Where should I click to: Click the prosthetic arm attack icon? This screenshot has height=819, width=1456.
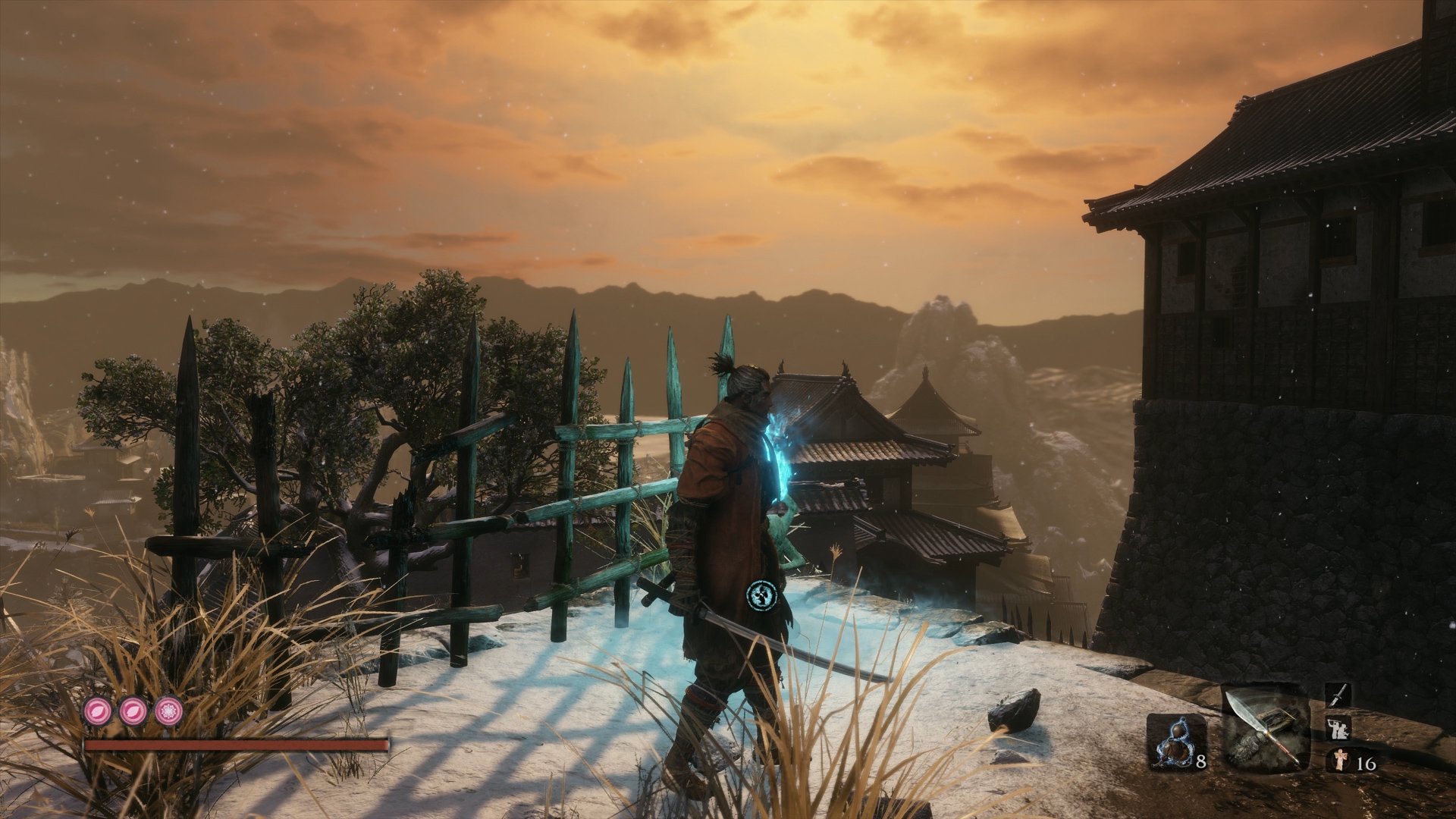[1337, 727]
